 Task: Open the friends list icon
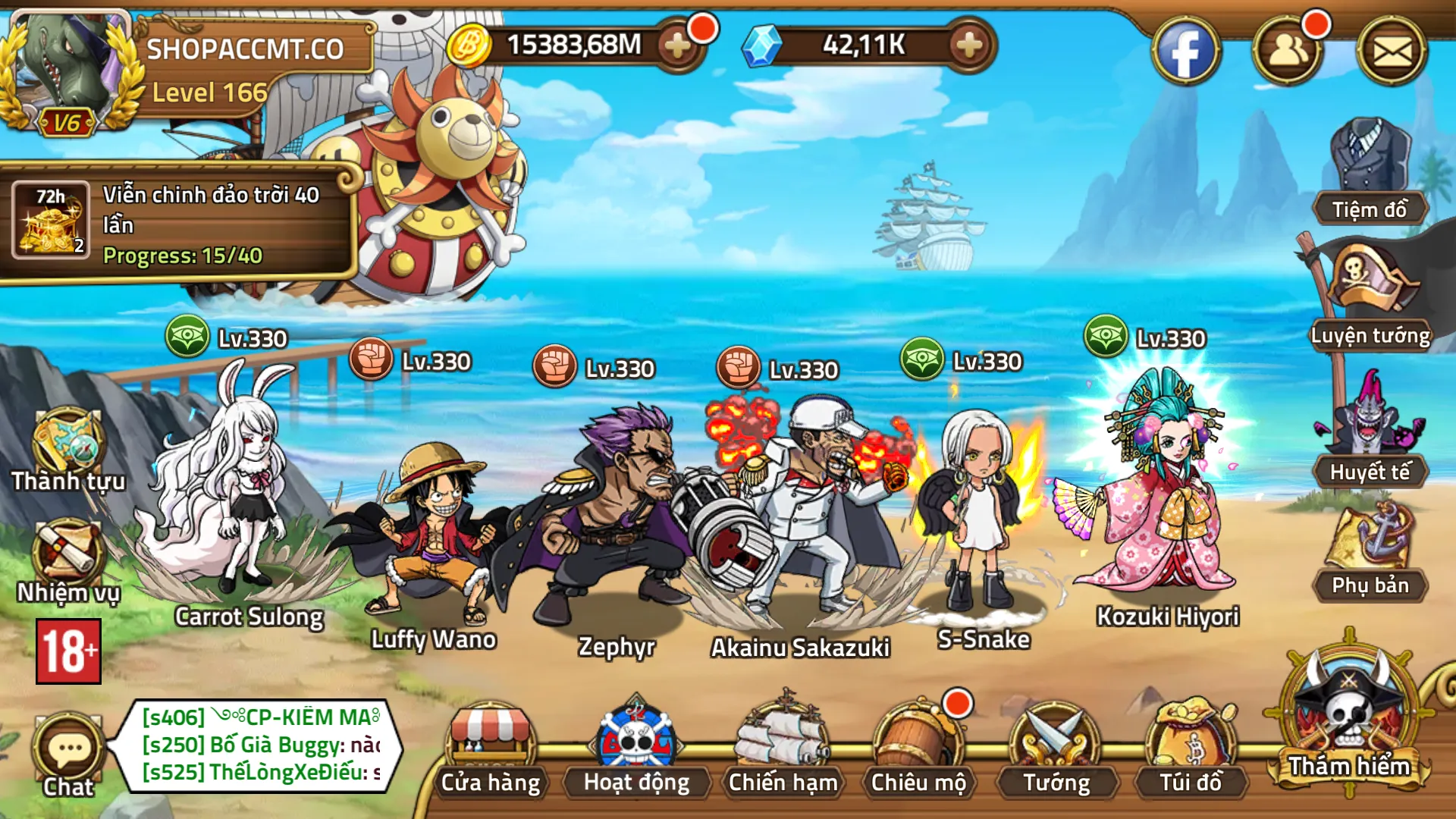click(x=1287, y=52)
